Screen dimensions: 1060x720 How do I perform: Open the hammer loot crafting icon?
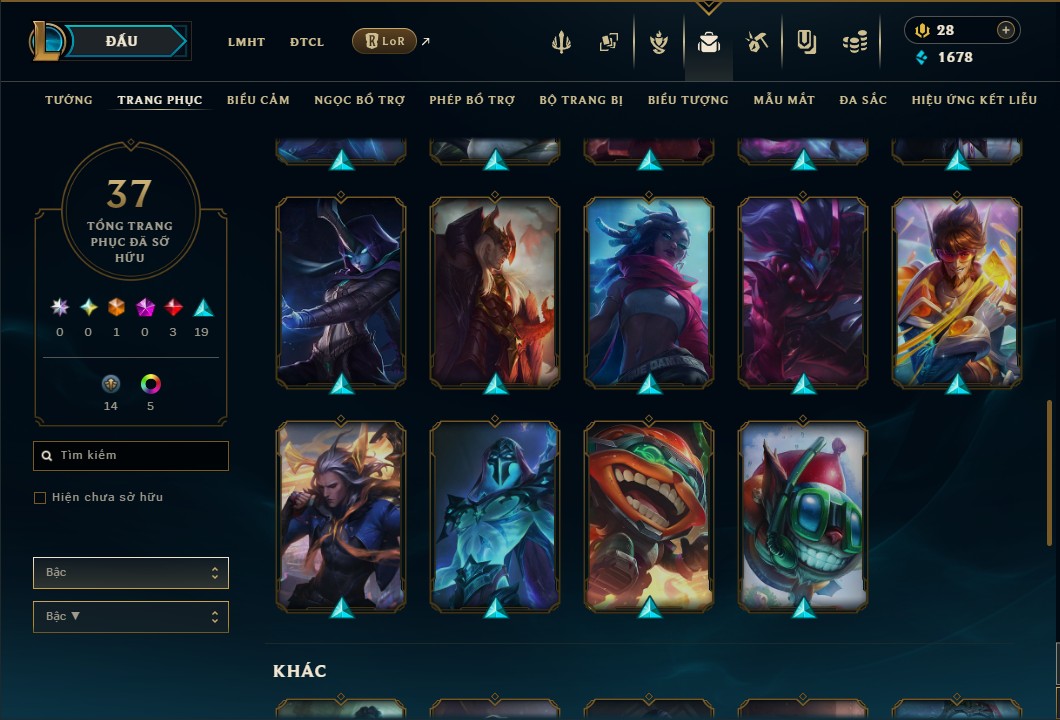click(757, 42)
